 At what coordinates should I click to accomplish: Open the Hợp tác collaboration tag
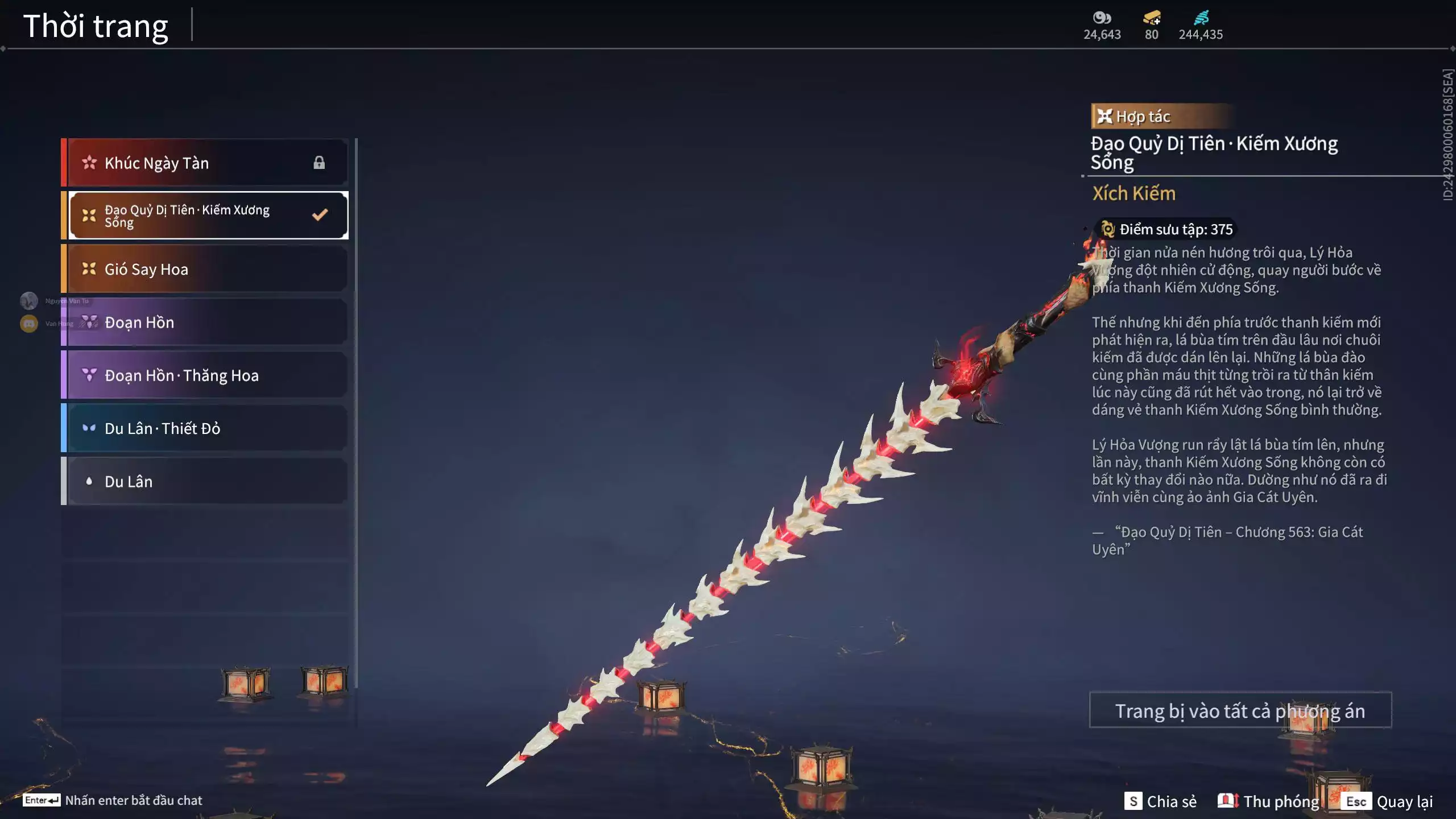pos(1135,117)
